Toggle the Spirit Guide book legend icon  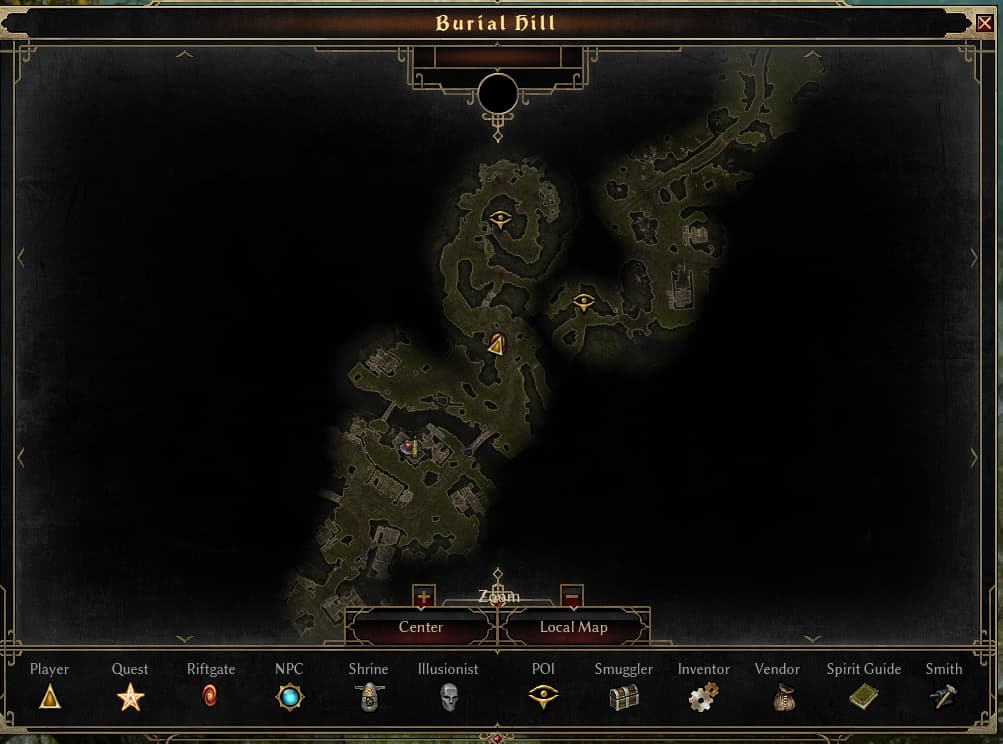pyautogui.click(x=863, y=697)
